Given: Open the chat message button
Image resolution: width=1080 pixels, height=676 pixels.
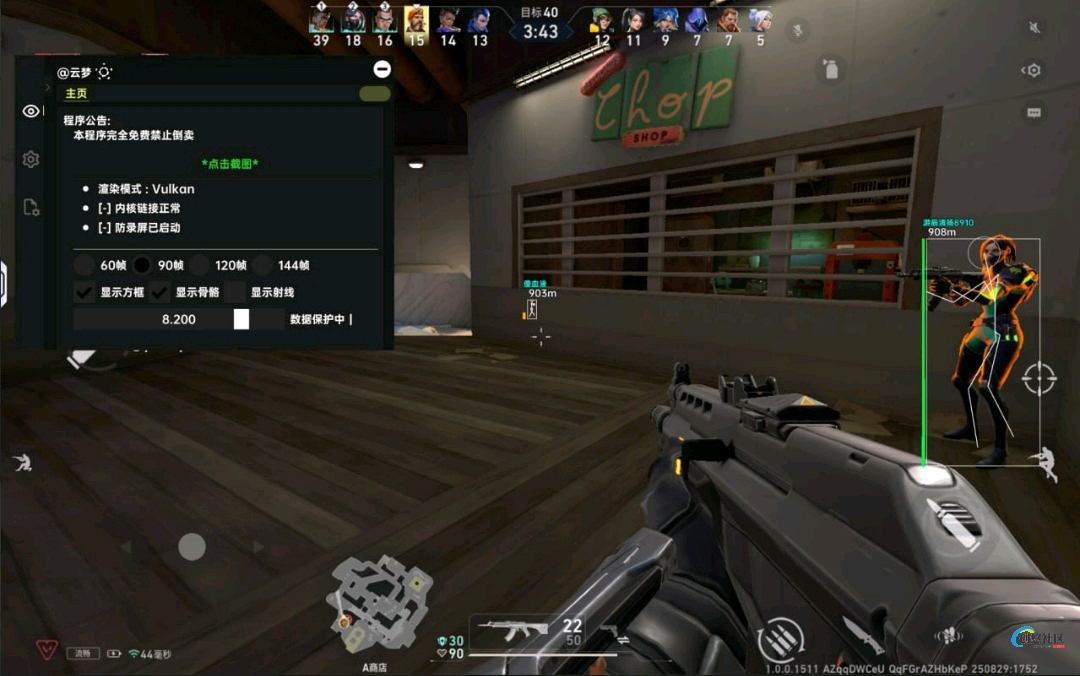Looking at the screenshot, I should [x=1034, y=113].
